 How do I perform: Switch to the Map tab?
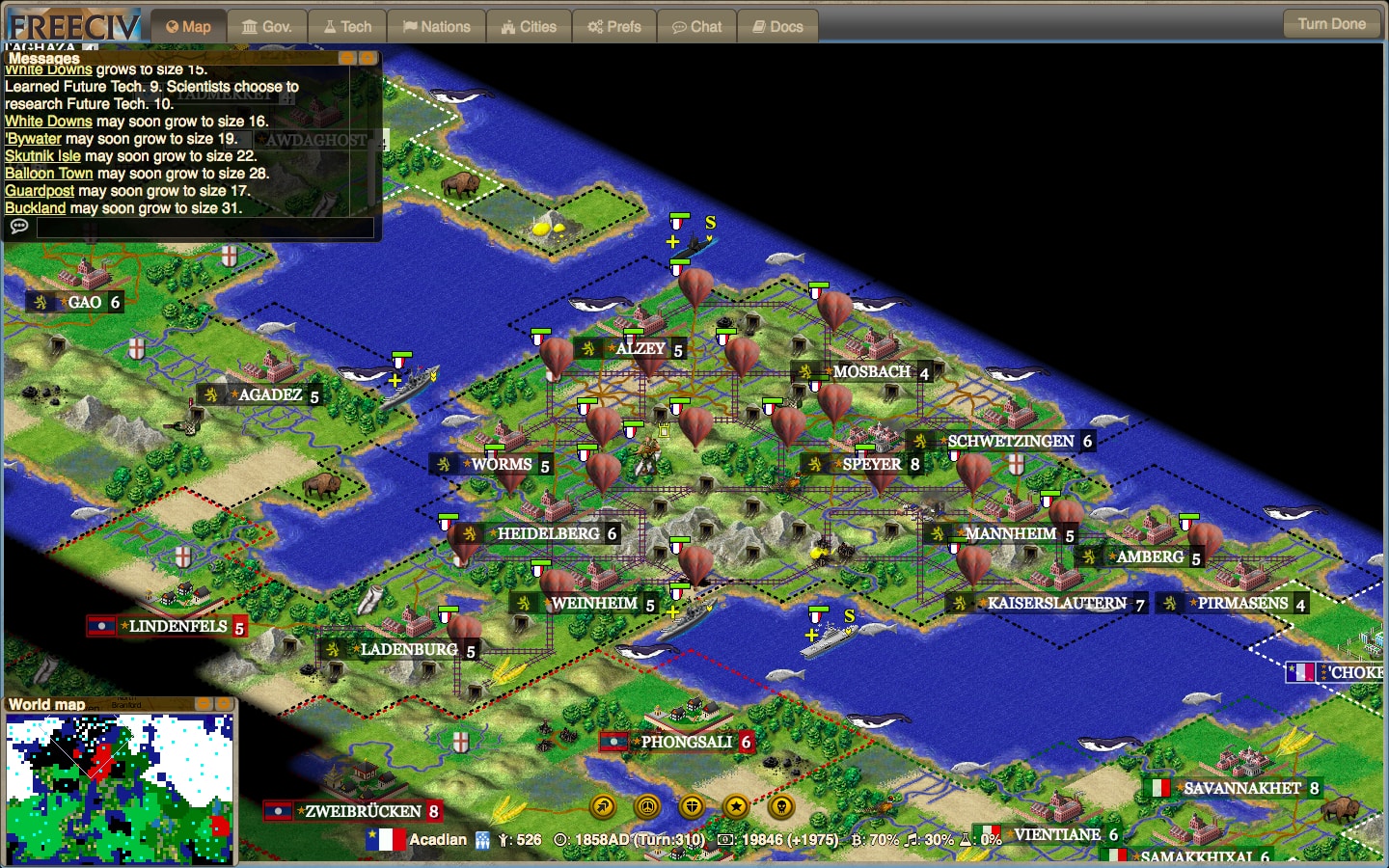click(188, 27)
